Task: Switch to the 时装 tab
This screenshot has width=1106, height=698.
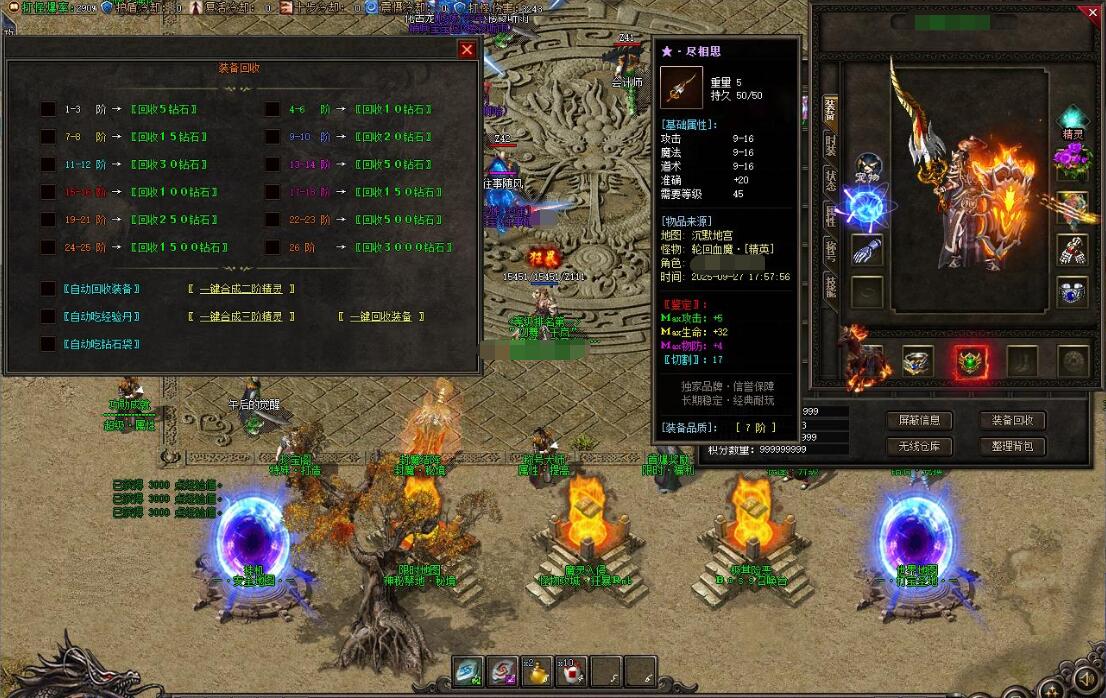Action: [830, 146]
